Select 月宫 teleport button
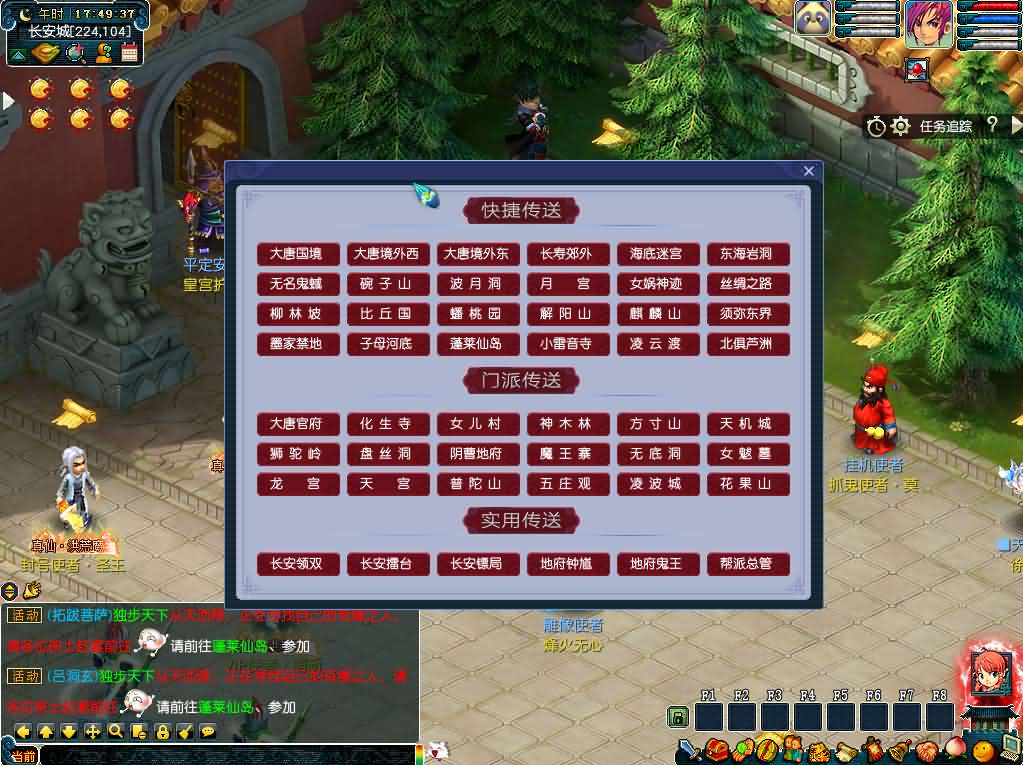This screenshot has height=765, width=1023. pyautogui.click(x=567, y=284)
